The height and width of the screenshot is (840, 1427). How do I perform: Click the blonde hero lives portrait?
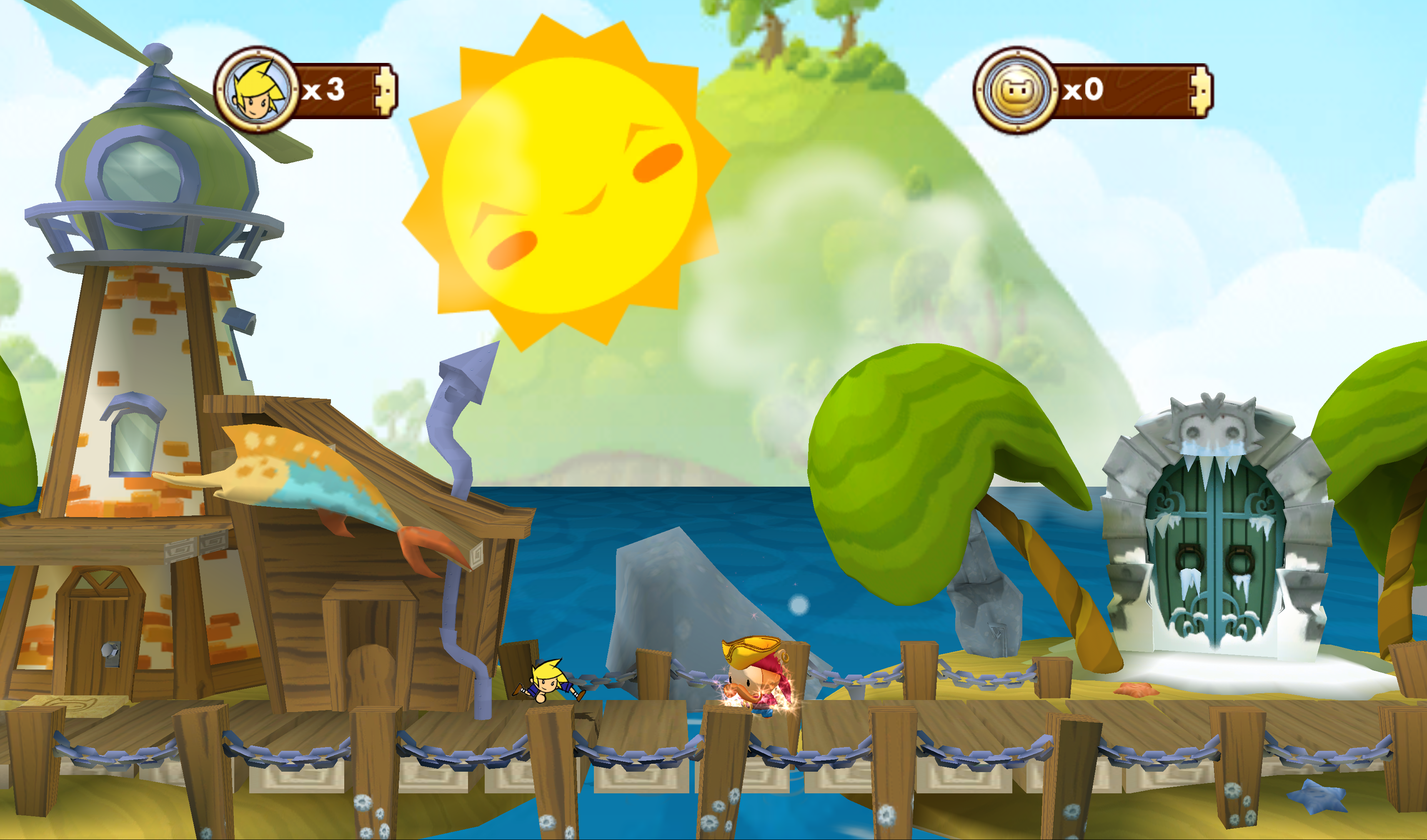(258, 90)
